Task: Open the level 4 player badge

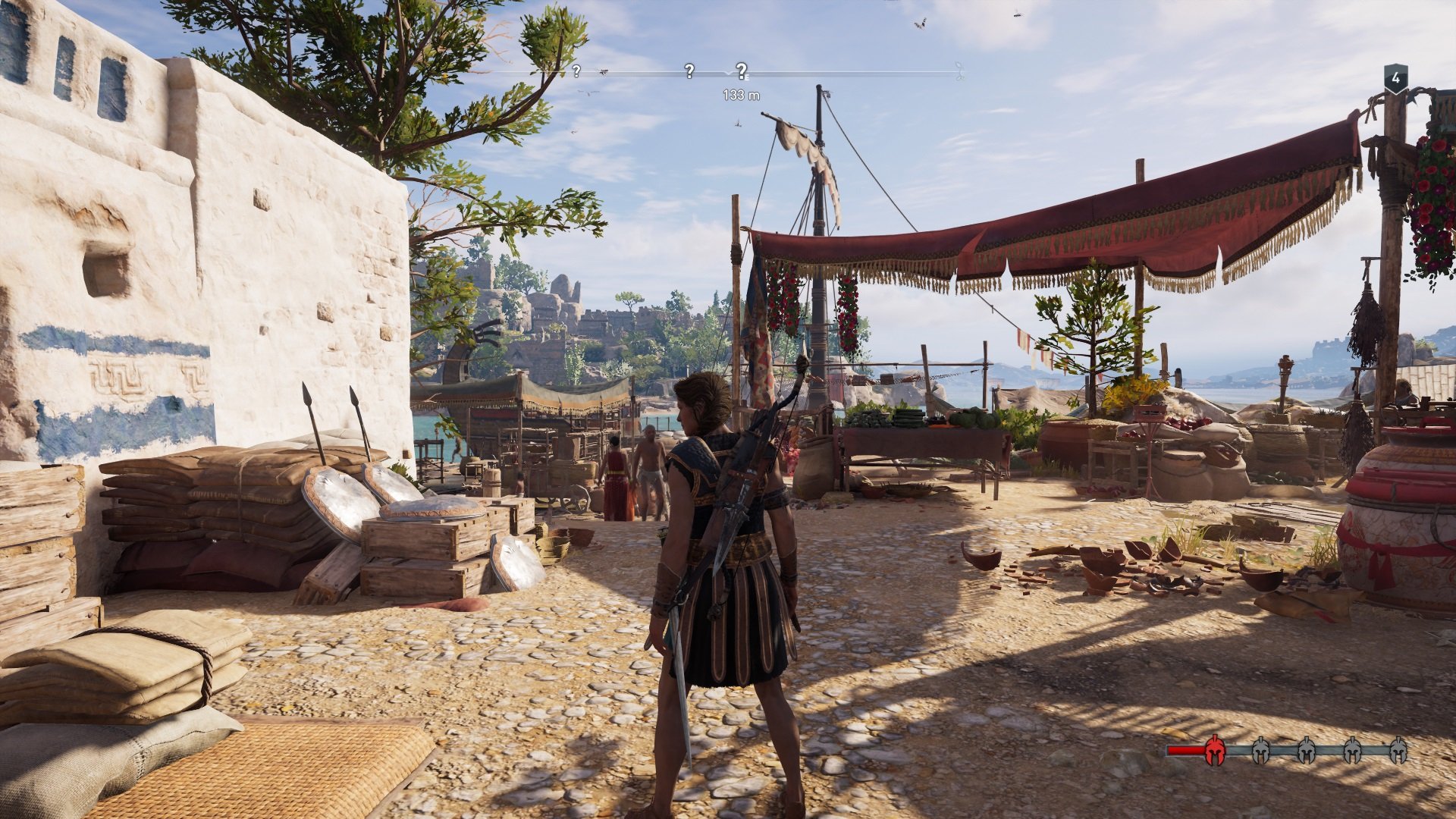Action: point(1396,78)
